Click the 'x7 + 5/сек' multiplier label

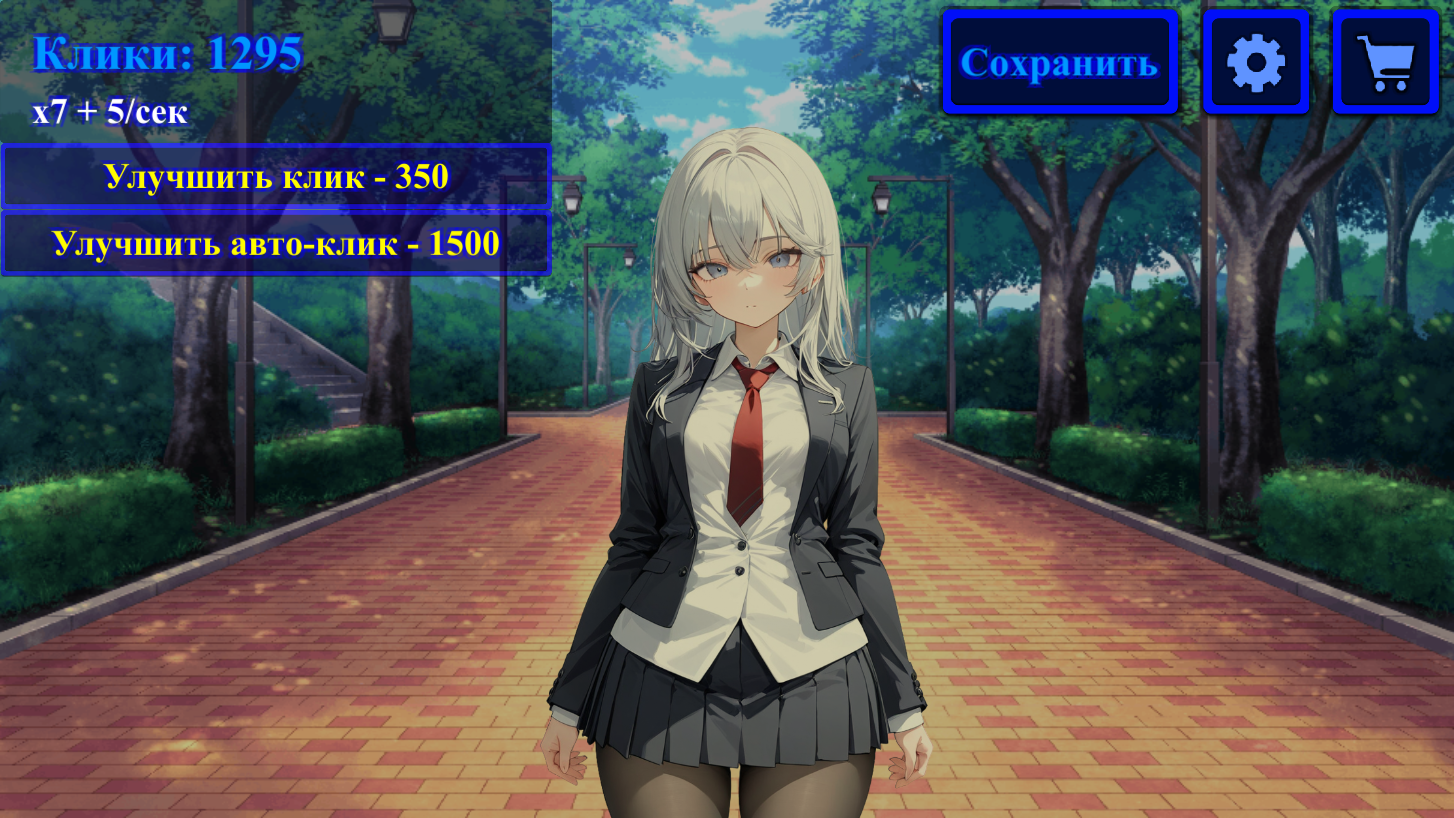(x=110, y=112)
